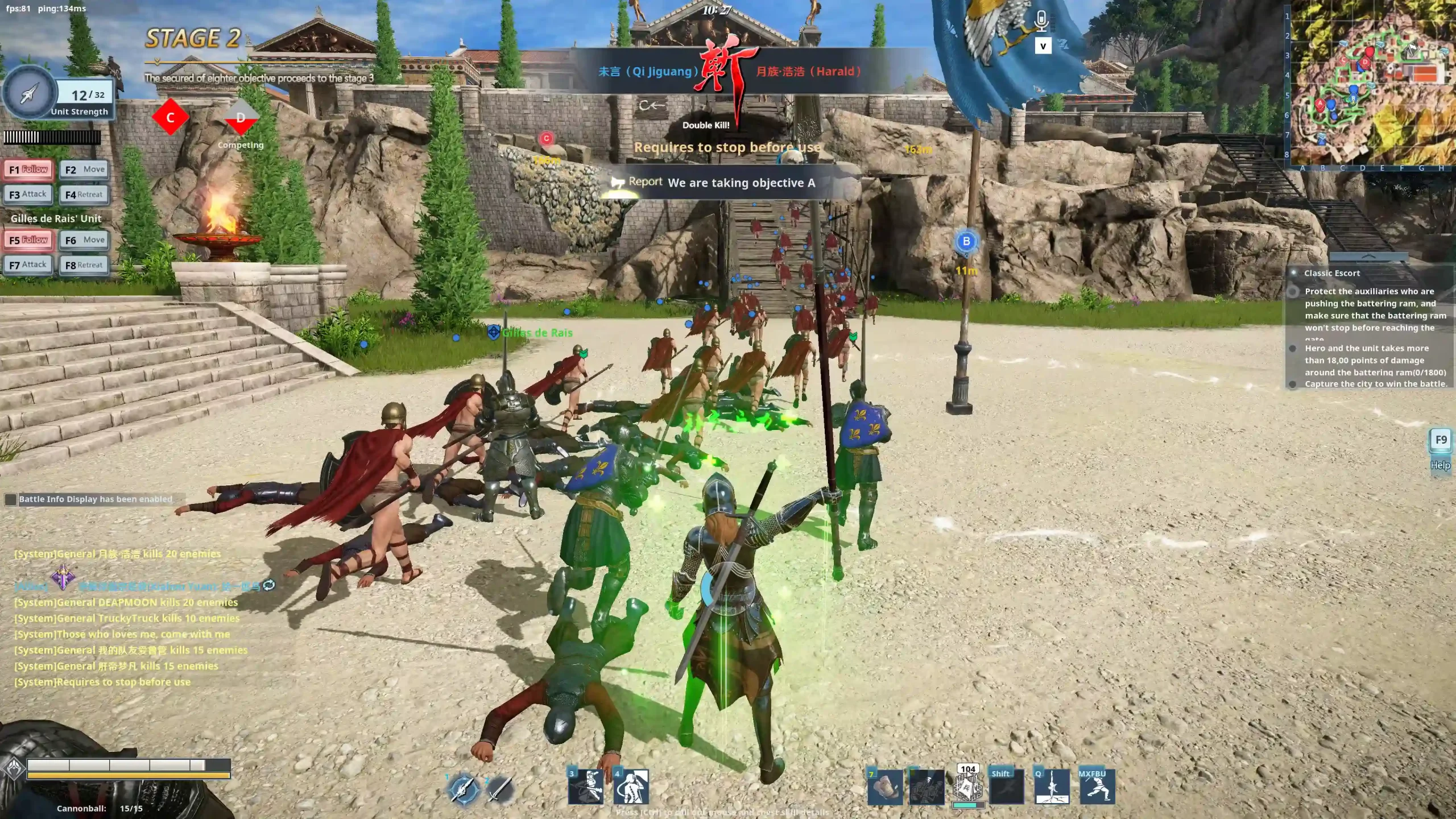Select the spear weapon slot 1
This screenshot has height=819, width=1456.
point(464,789)
